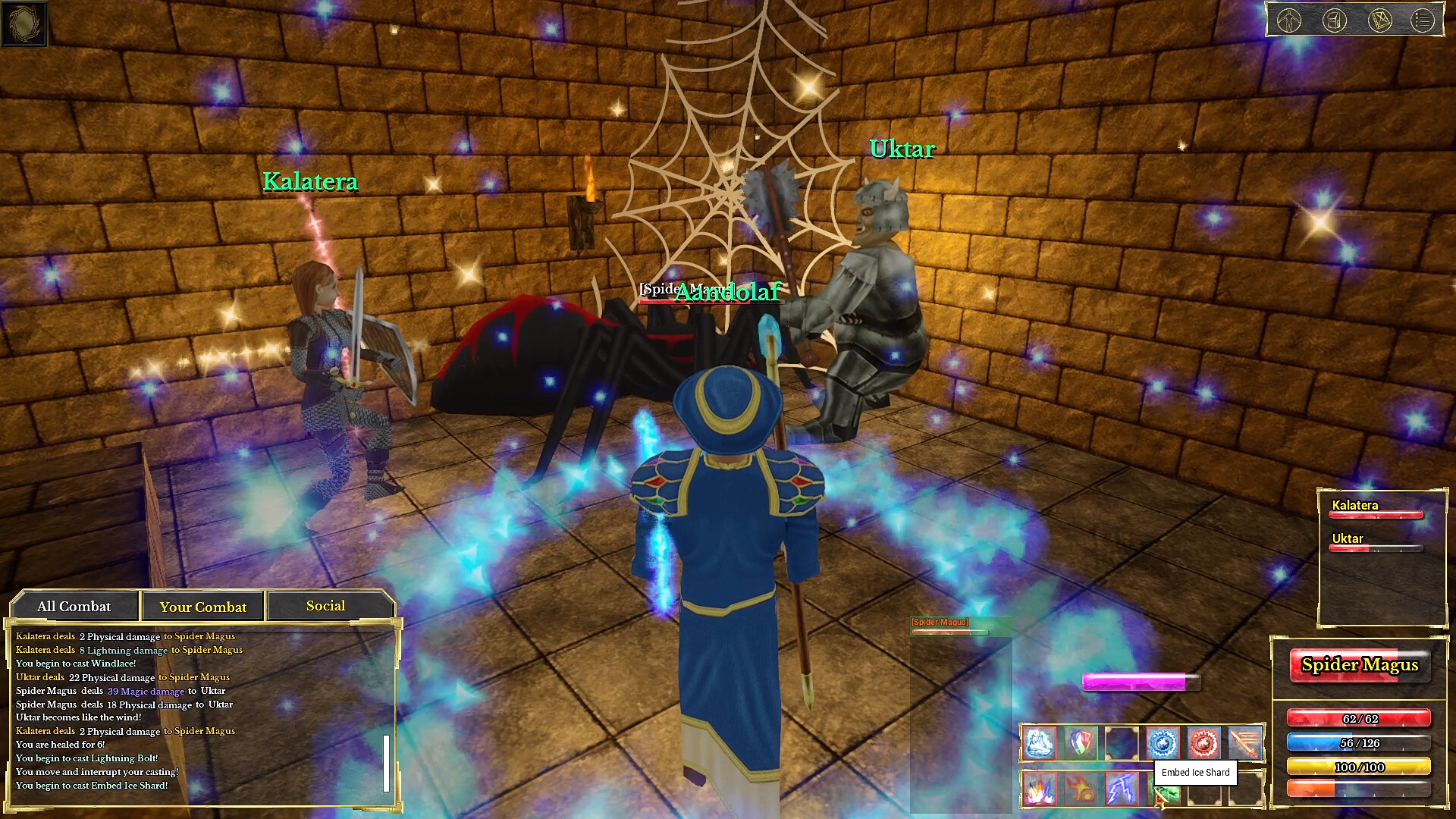Trigger the speeding sword attack ability
Viewport: 1456px width, 819px height.
(1244, 742)
